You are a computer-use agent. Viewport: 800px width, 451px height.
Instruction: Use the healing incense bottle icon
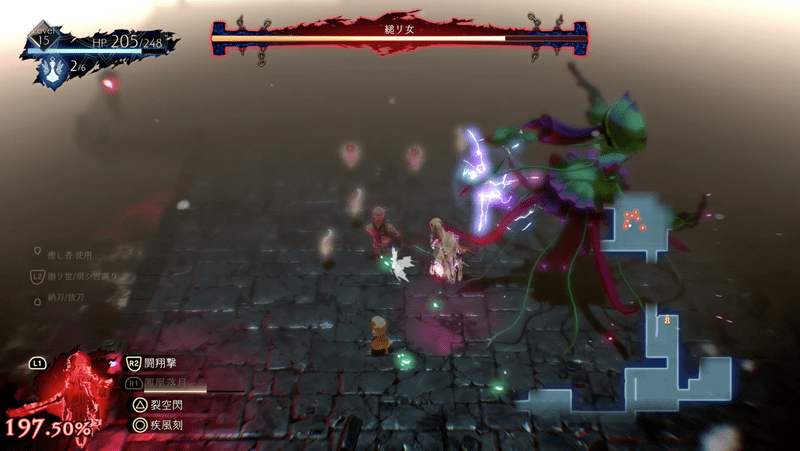pos(50,68)
